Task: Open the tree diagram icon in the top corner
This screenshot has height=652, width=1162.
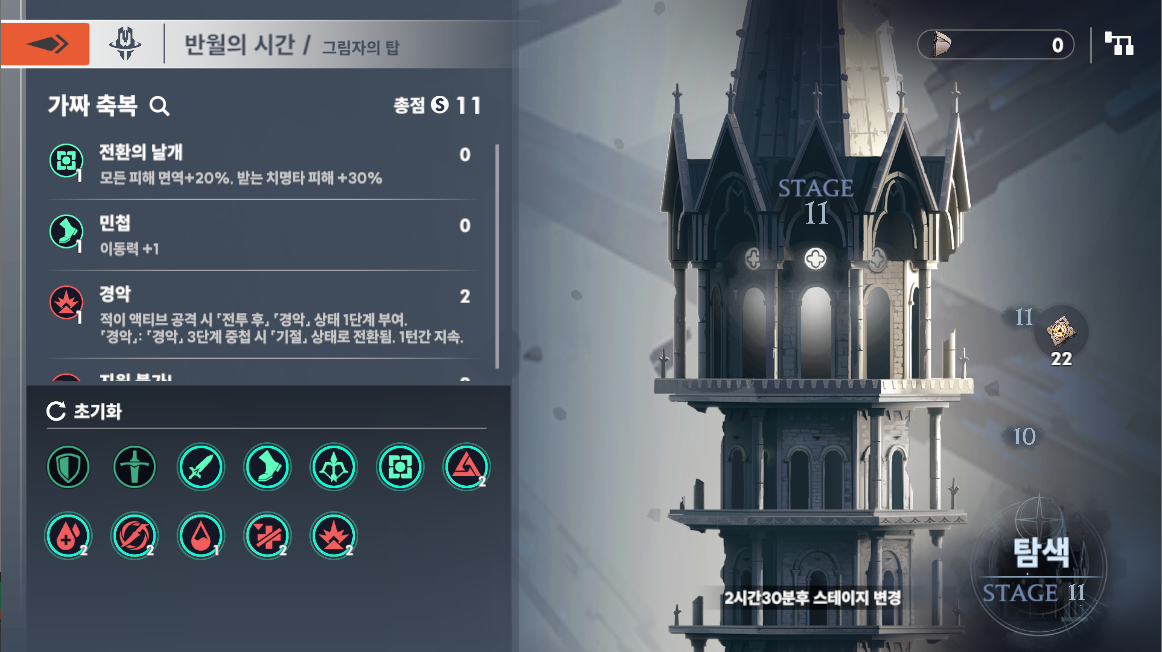Action: coord(1118,44)
